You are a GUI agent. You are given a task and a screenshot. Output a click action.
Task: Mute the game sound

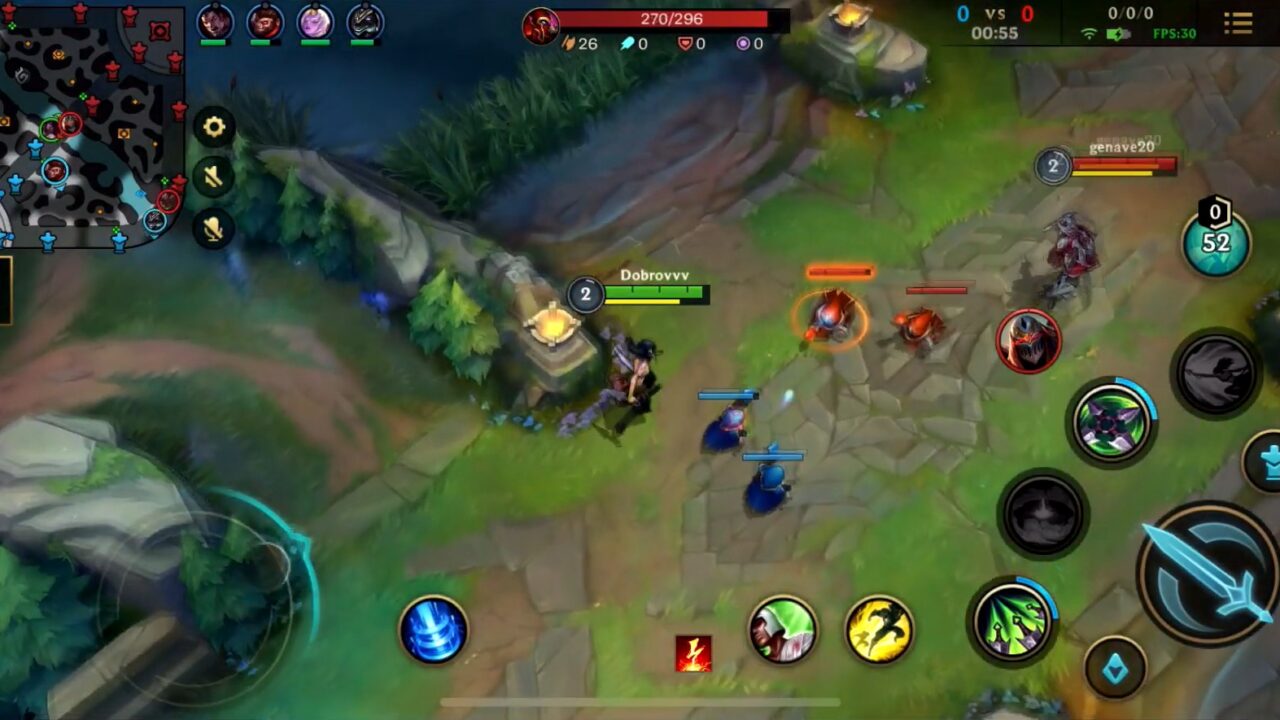(213, 177)
